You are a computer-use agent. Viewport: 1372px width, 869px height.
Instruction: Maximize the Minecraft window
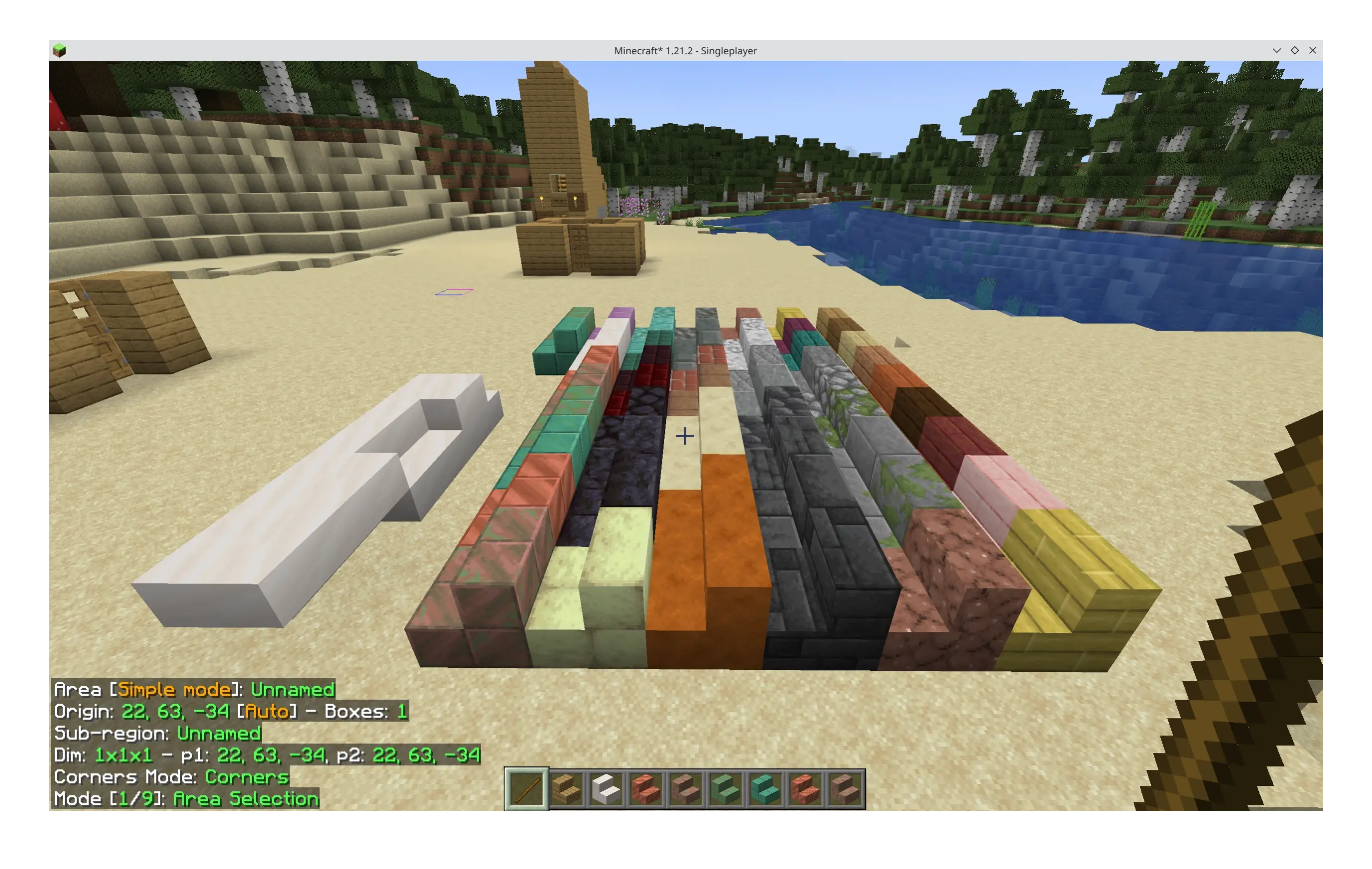click(x=1294, y=50)
